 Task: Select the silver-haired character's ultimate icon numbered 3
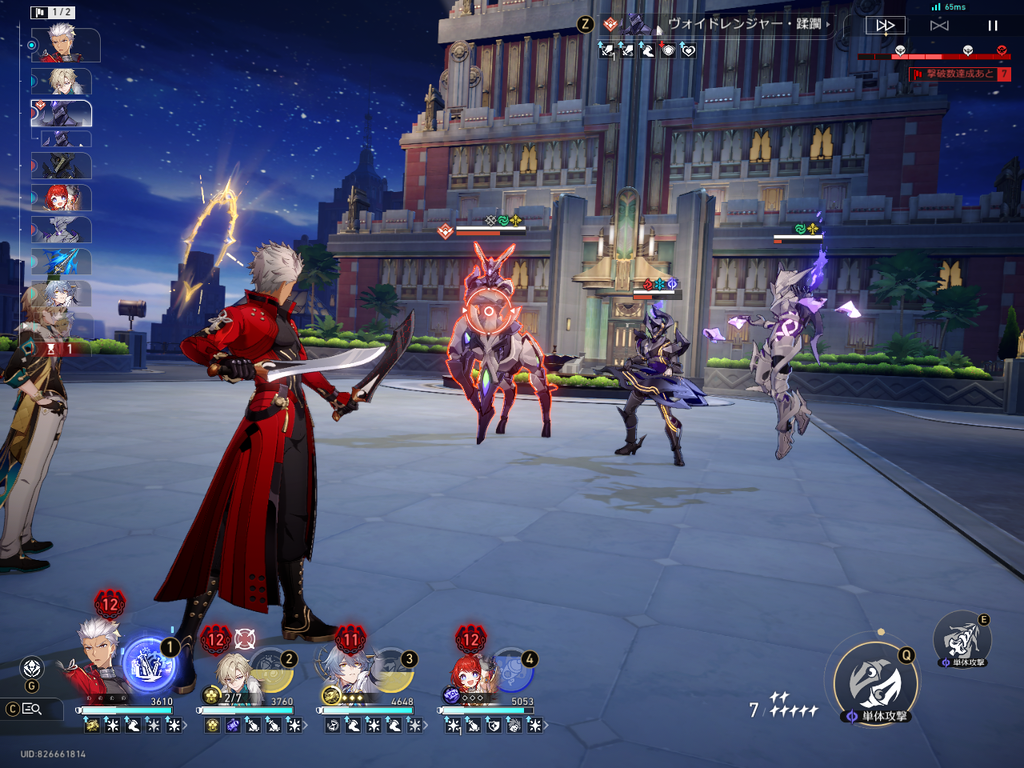391,670
